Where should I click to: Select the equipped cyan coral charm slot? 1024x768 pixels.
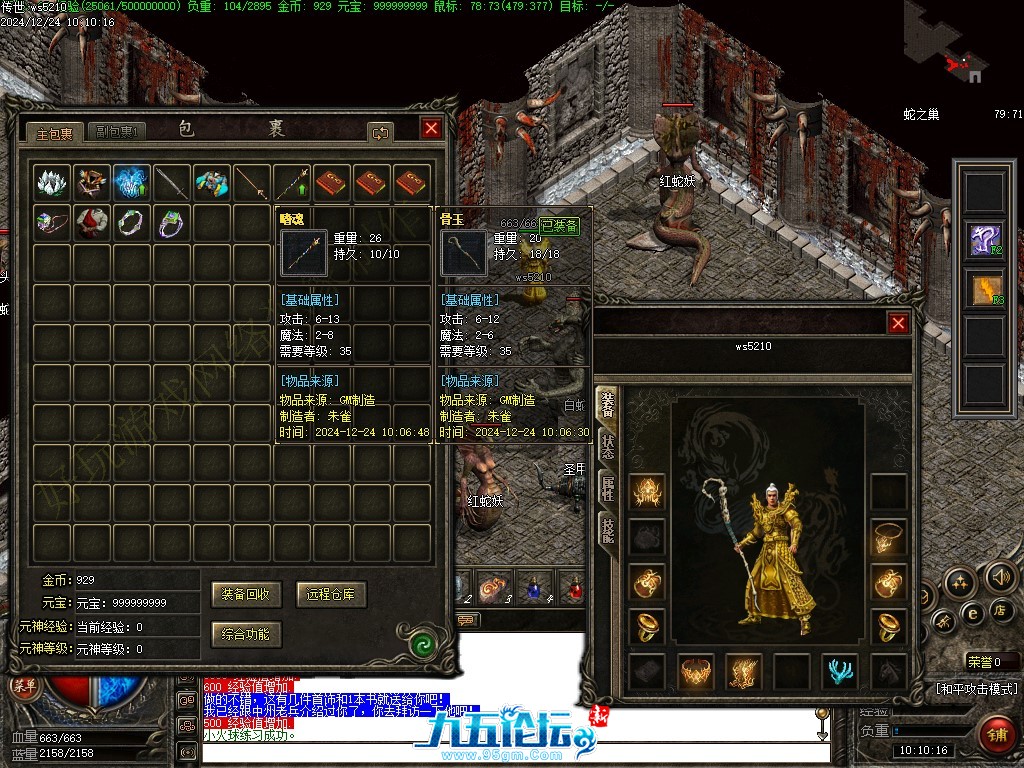840,671
